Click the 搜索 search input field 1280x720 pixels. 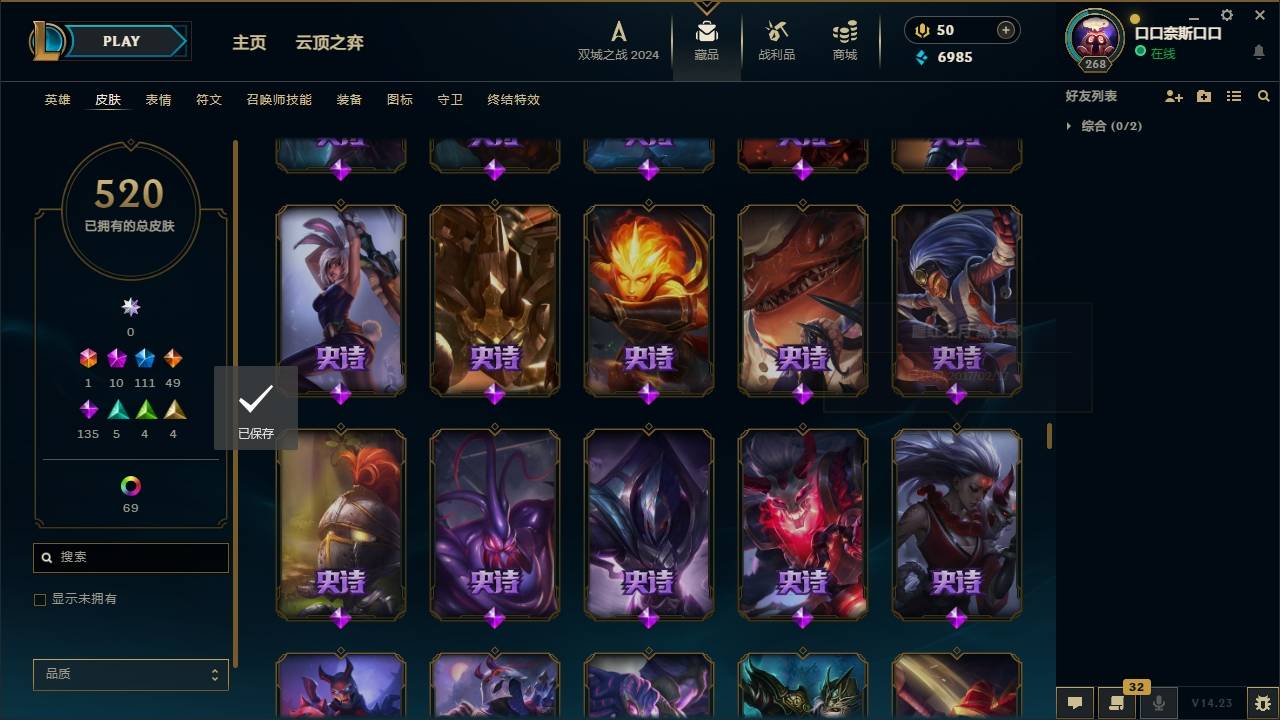click(130, 557)
